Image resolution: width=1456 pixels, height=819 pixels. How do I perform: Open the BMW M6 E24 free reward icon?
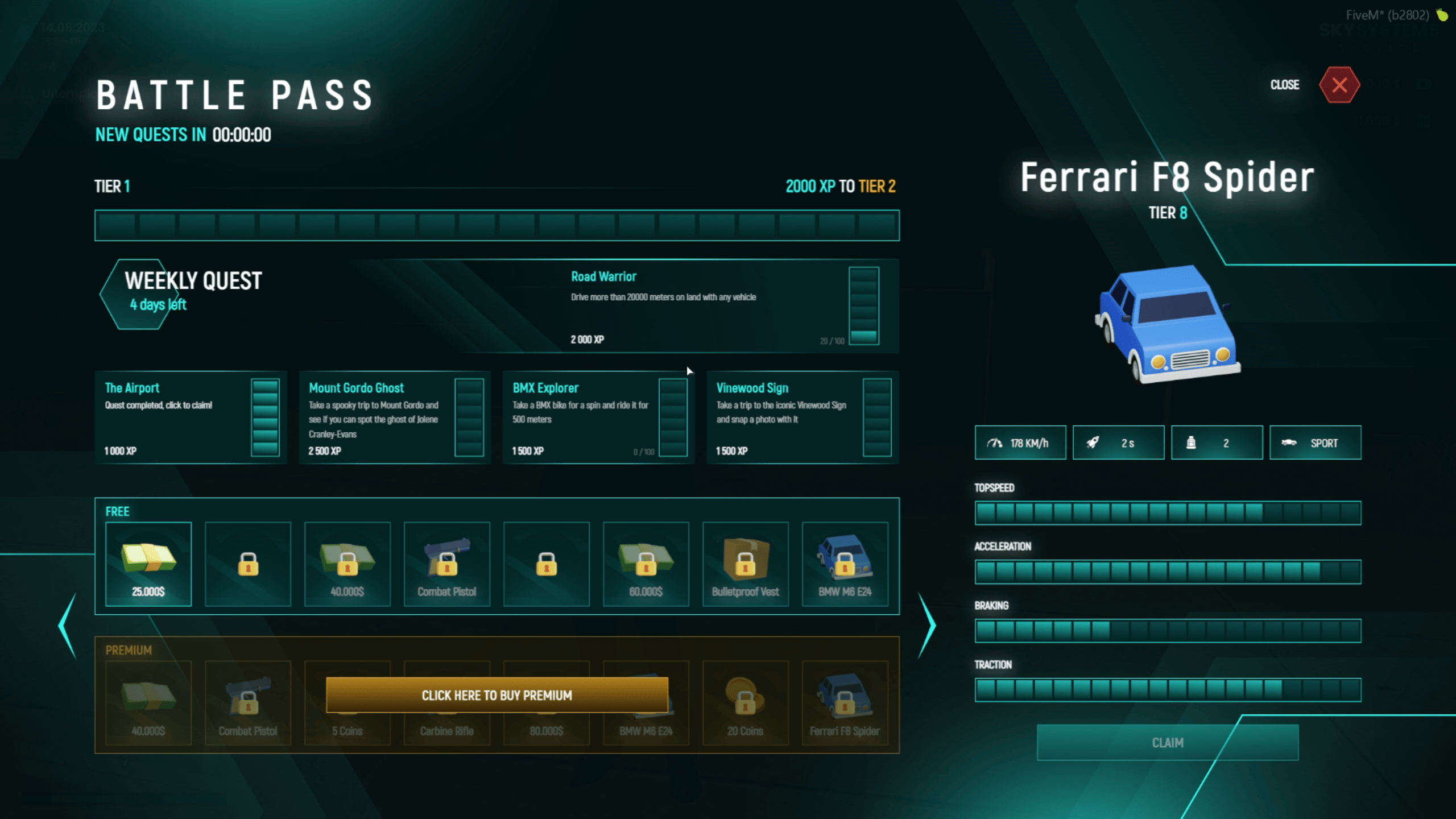[x=845, y=560]
